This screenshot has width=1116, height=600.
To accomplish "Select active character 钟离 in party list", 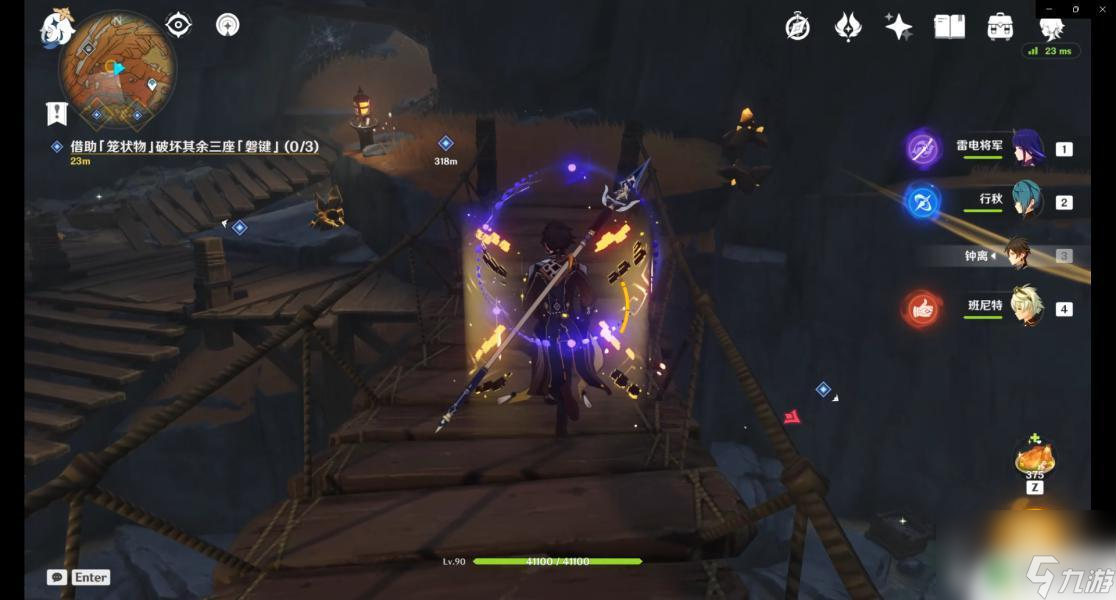I will click(x=1018, y=255).
